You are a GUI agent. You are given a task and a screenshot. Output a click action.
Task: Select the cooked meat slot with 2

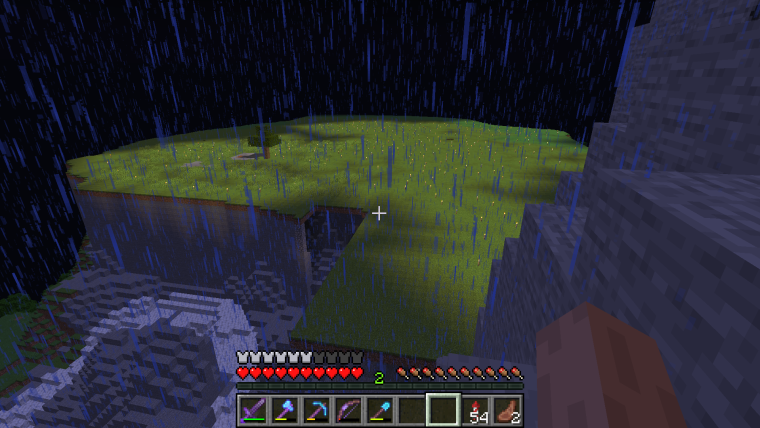coord(506,410)
